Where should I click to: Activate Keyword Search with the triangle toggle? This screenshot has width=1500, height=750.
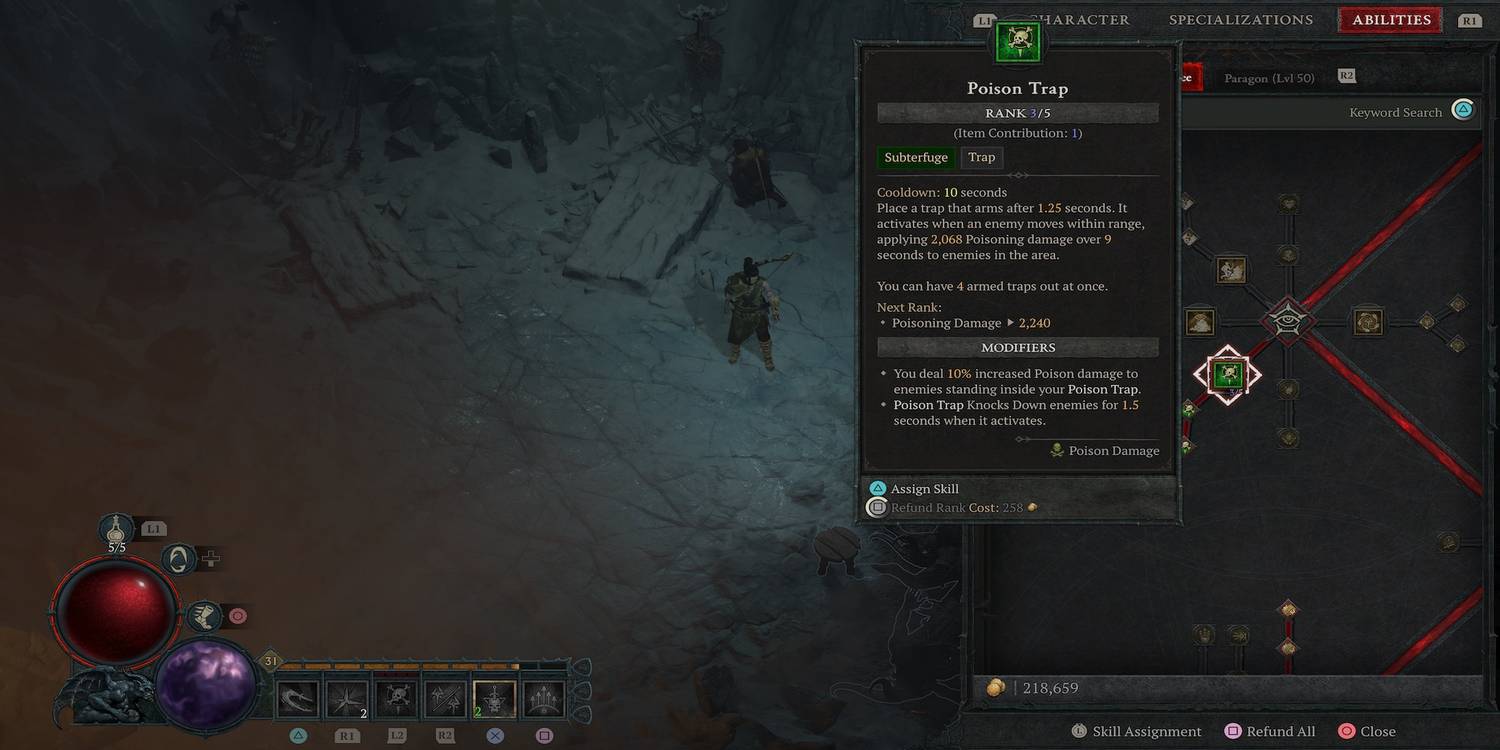(1462, 110)
